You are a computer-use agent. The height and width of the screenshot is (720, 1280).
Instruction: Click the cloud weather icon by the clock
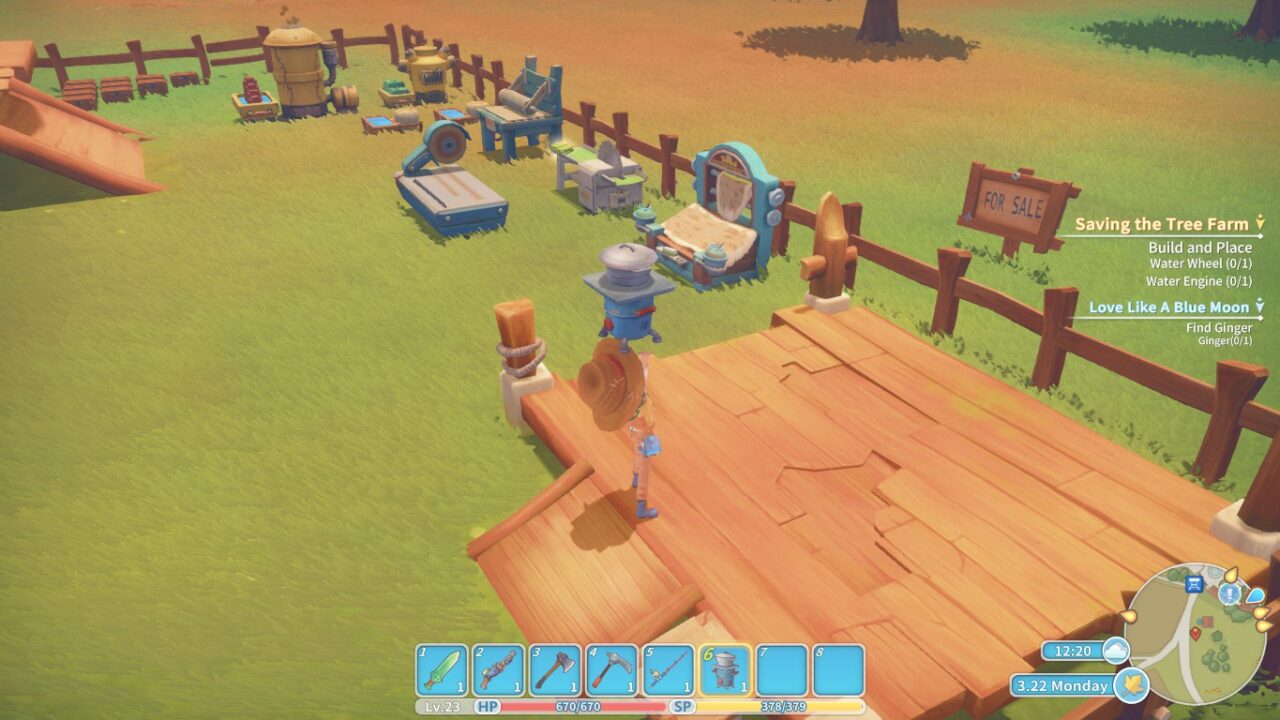pyautogui.click(x=1115, y=651)
